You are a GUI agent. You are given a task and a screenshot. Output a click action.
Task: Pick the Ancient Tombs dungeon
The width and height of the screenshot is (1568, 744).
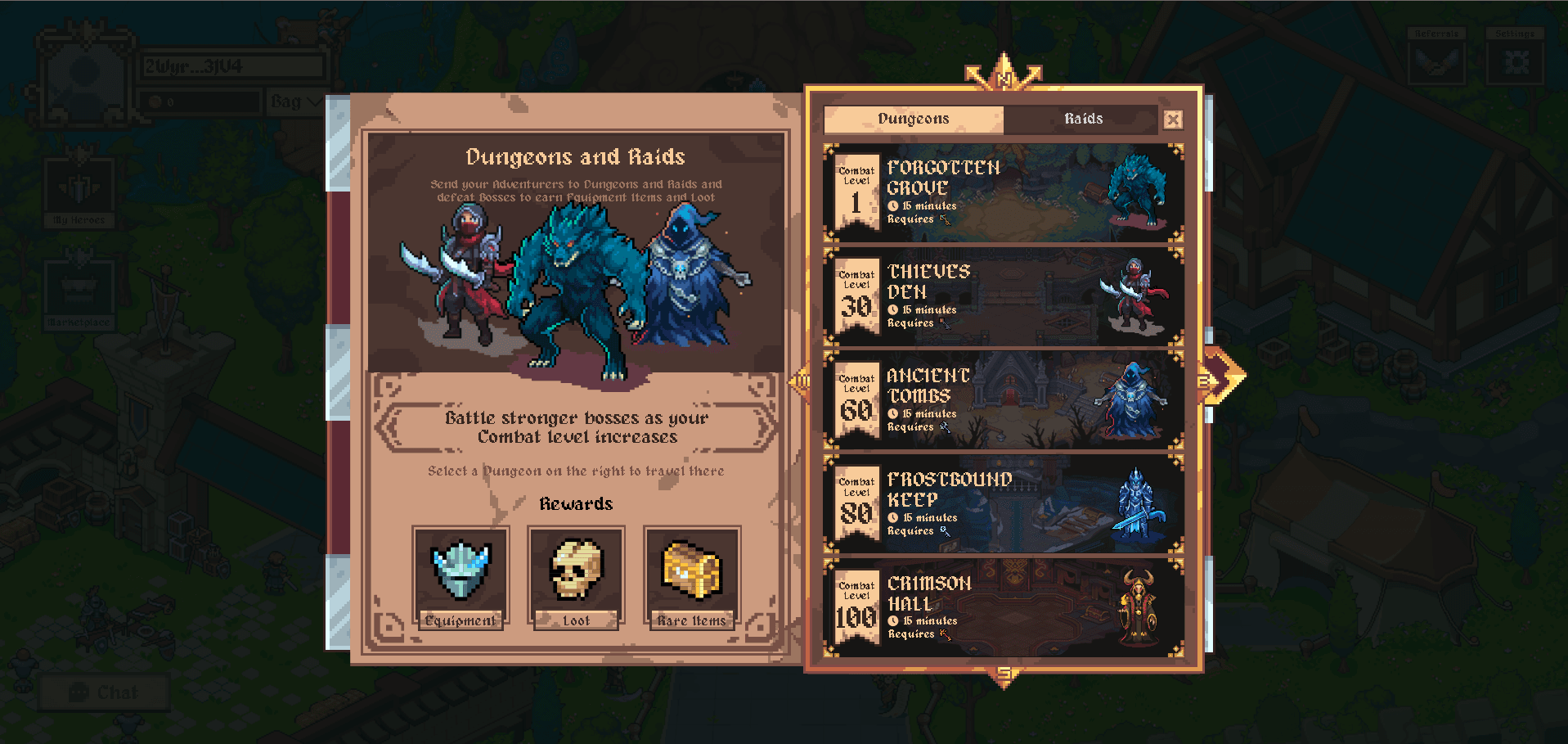(x=1004, y=401)
